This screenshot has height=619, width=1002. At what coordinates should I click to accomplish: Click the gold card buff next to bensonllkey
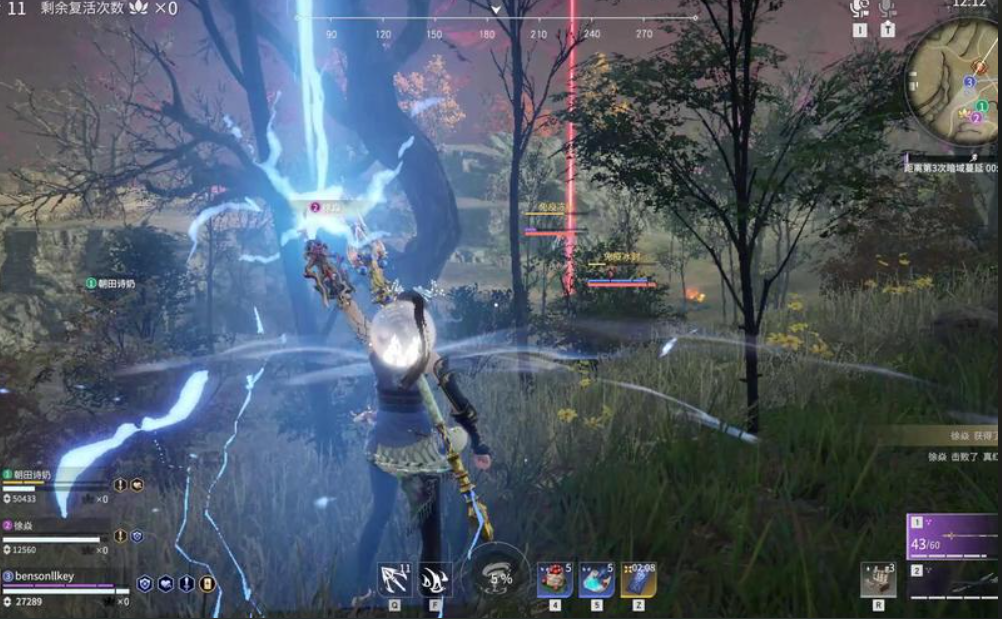pos(208,584)
